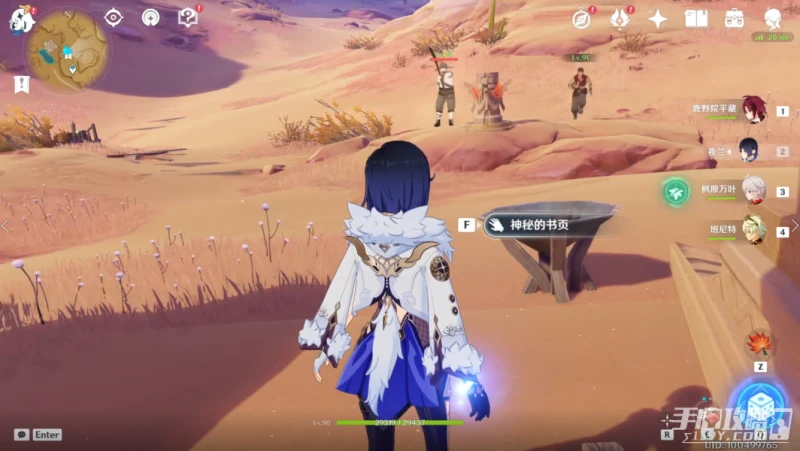Switch to party member 班尼特

752,230
